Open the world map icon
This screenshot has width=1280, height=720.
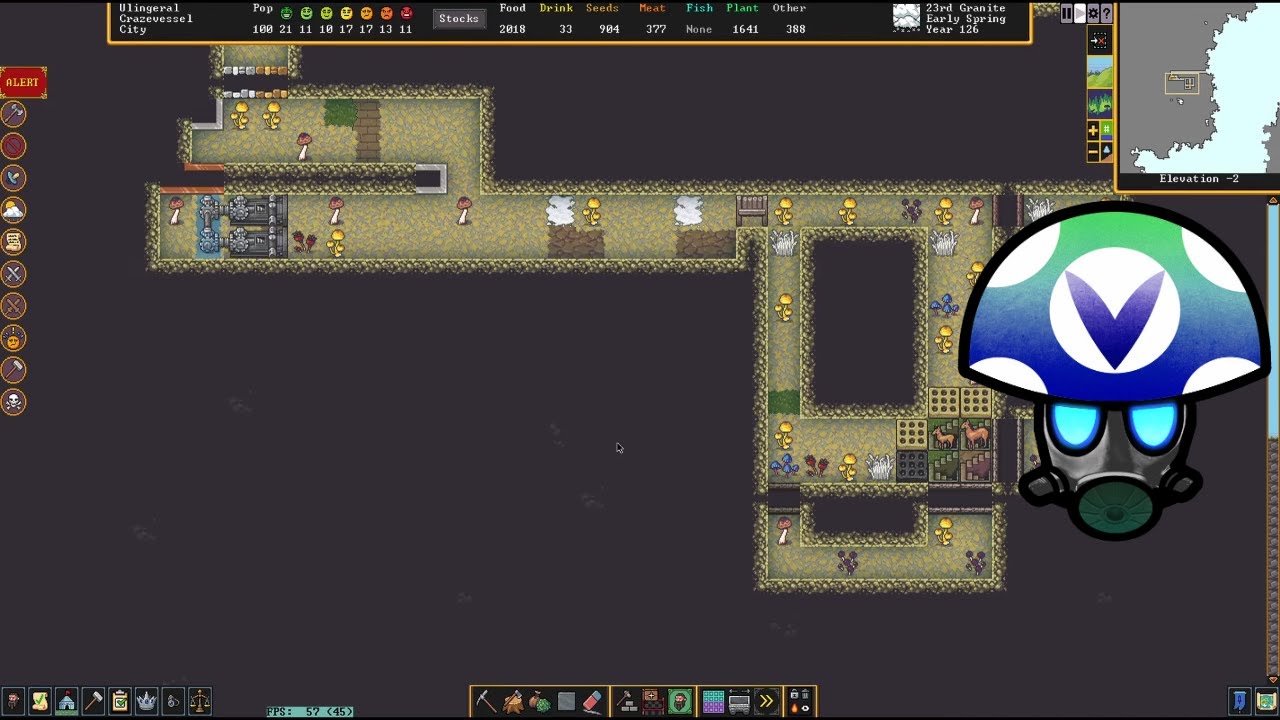1267,701
